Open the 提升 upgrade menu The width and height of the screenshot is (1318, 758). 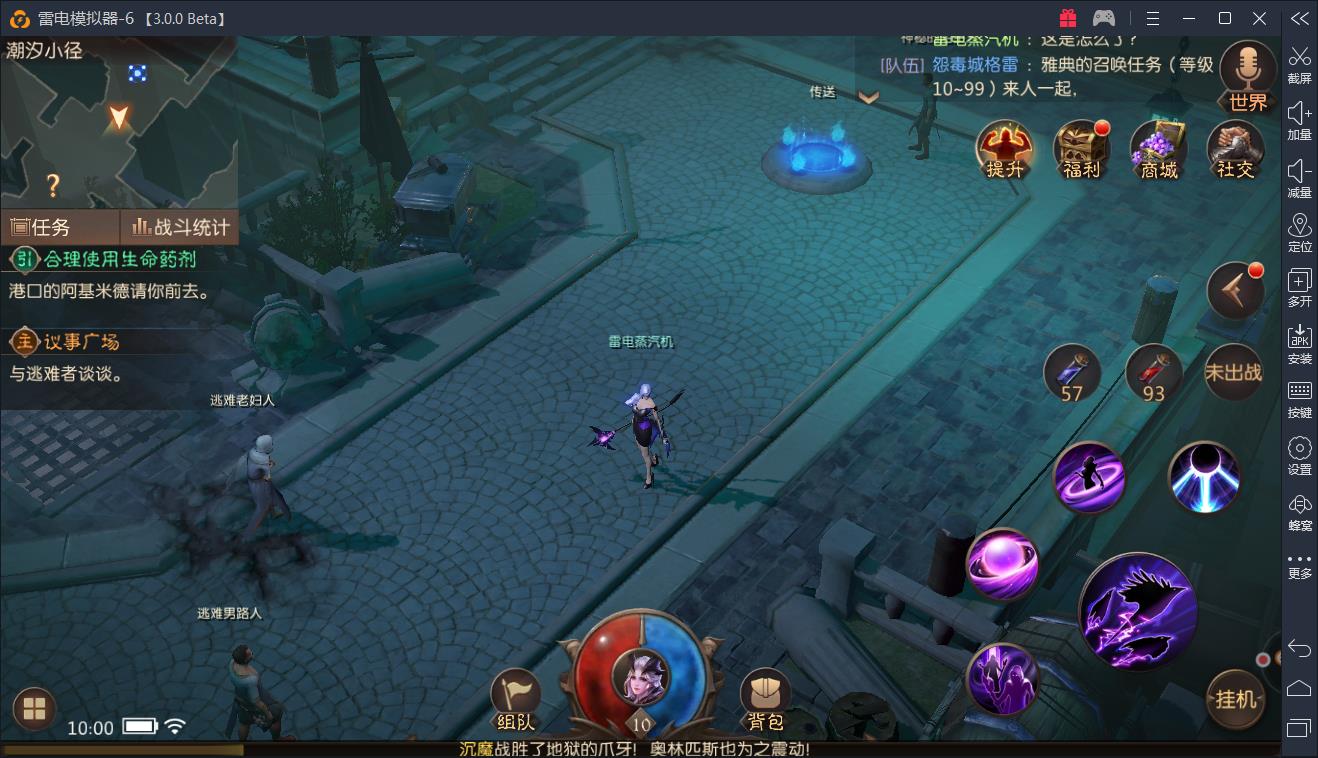pyautogui.click(x=1004, y=148)
